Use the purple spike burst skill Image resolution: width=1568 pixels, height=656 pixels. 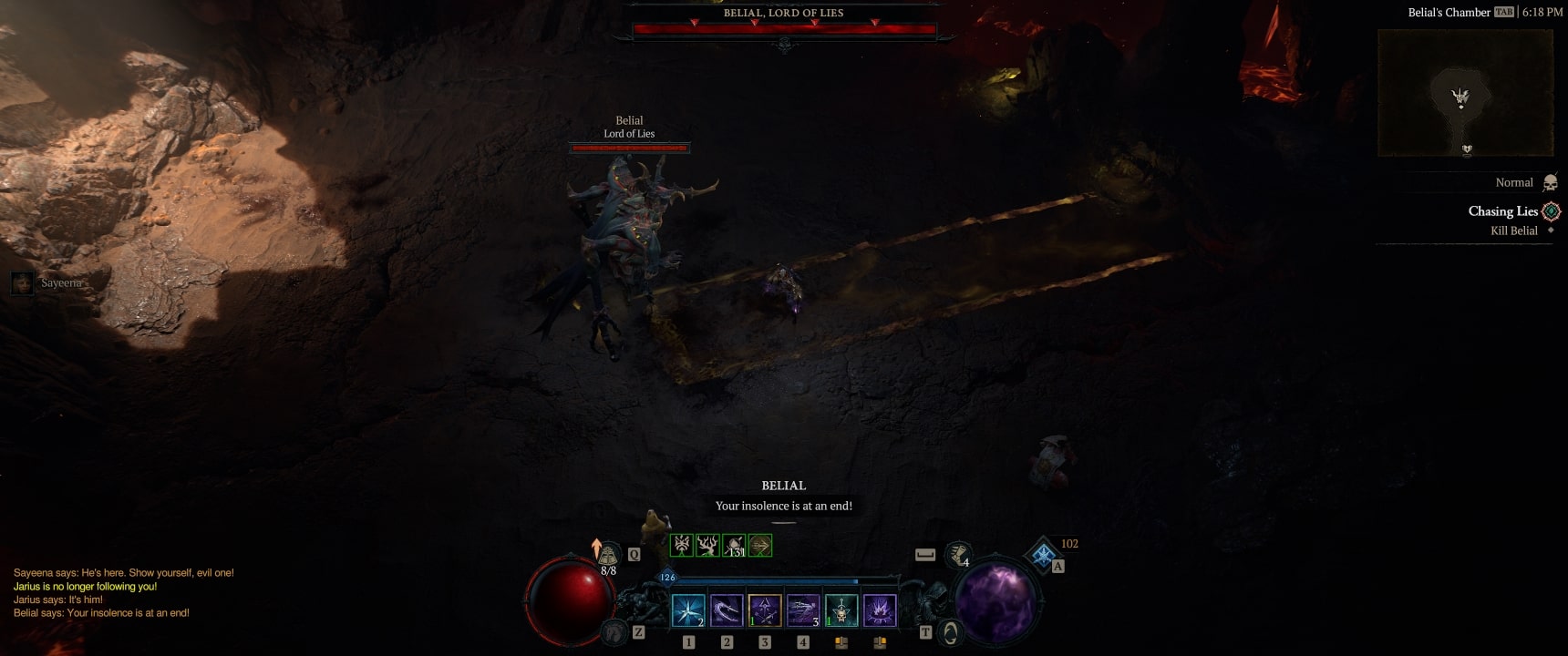pyautogui.click(x=880, y=610)
